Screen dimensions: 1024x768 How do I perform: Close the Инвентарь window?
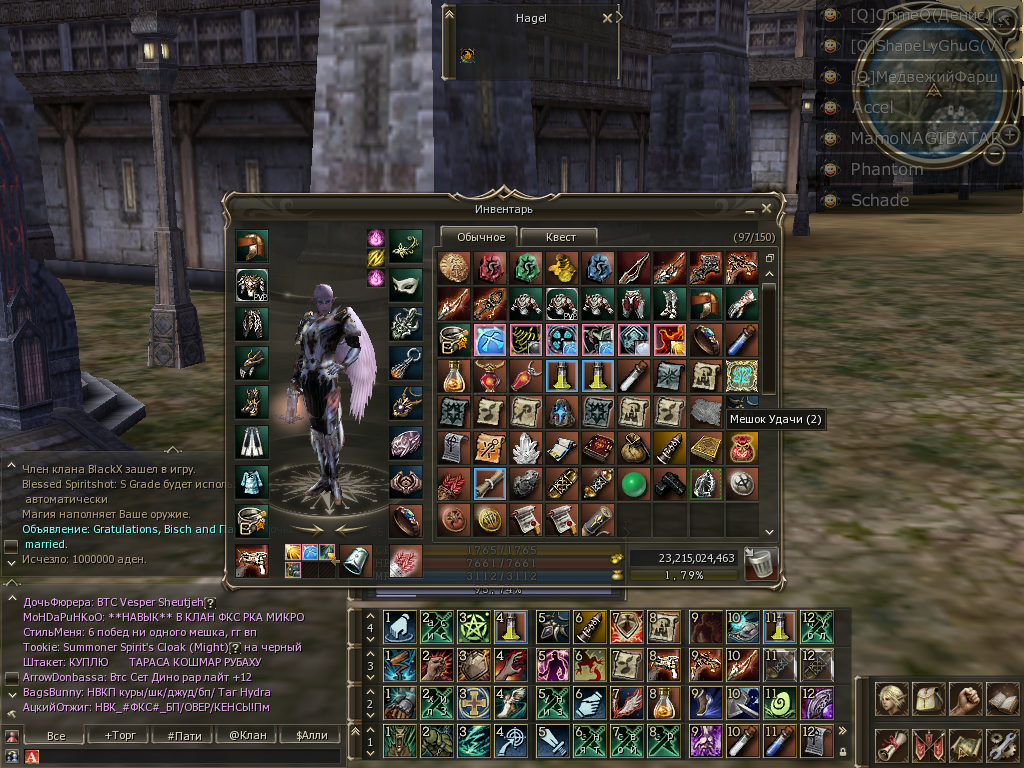(766, 209)
